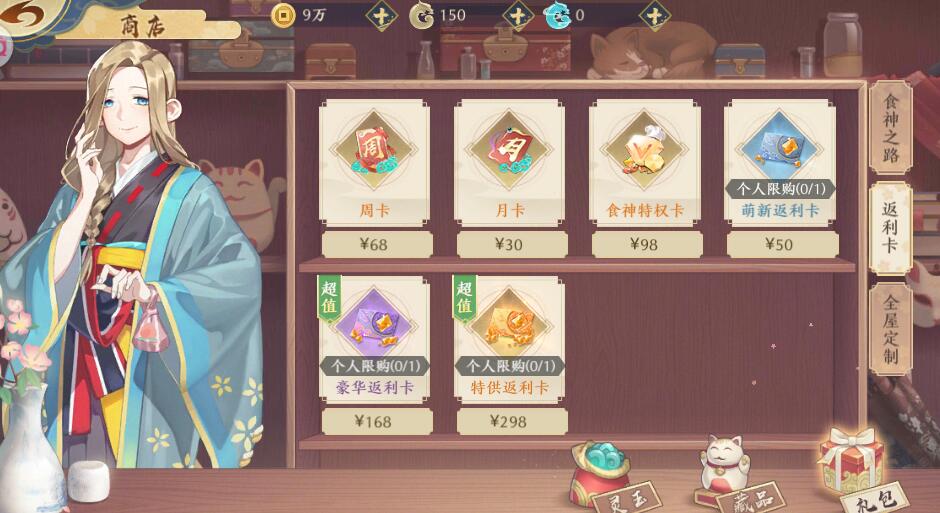Buy the special rebate card for ¥298
This screenshot has width=940, height=513.
[x=509, y=421]
